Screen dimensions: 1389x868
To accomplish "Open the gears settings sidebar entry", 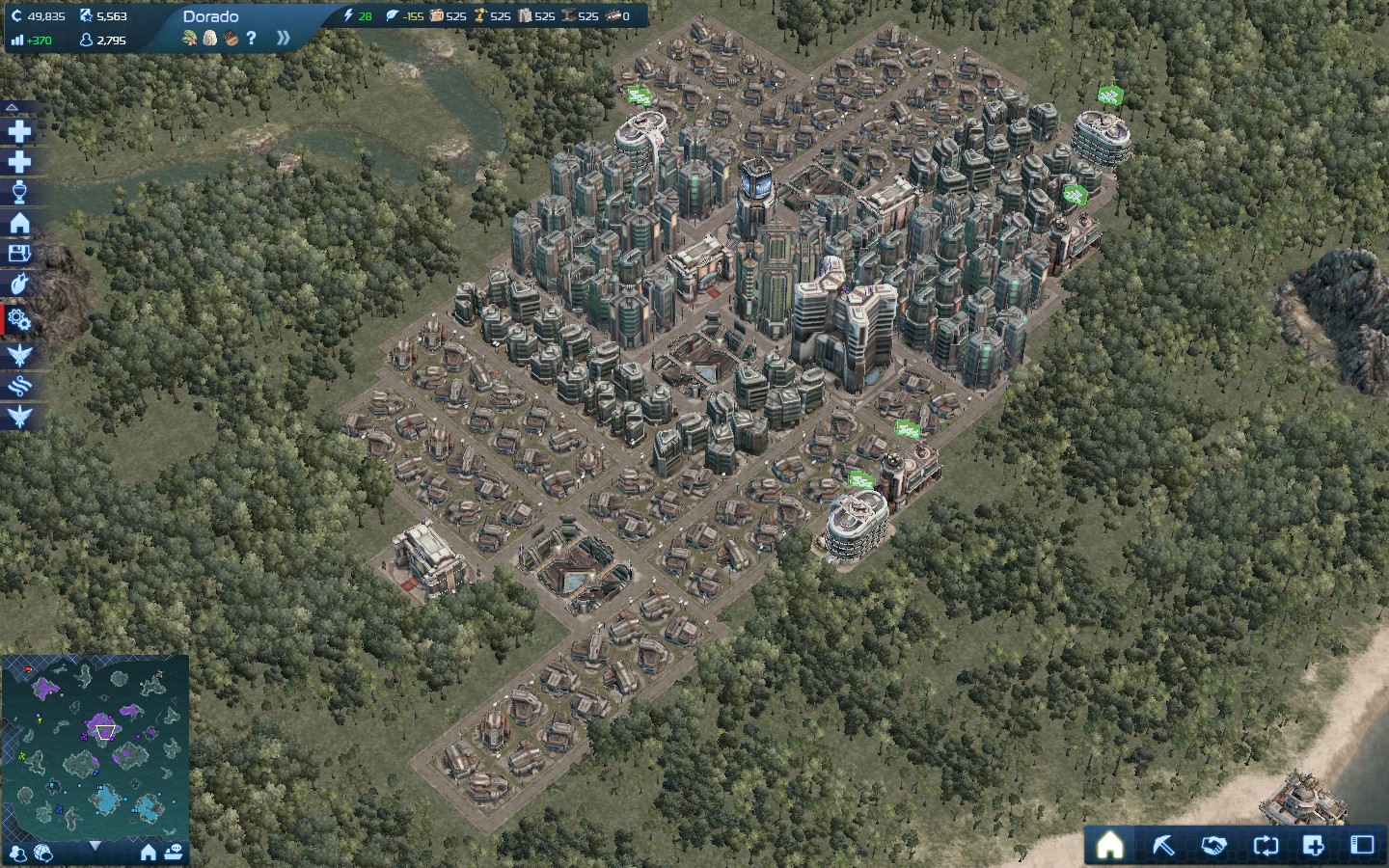I will click(19, 320).
